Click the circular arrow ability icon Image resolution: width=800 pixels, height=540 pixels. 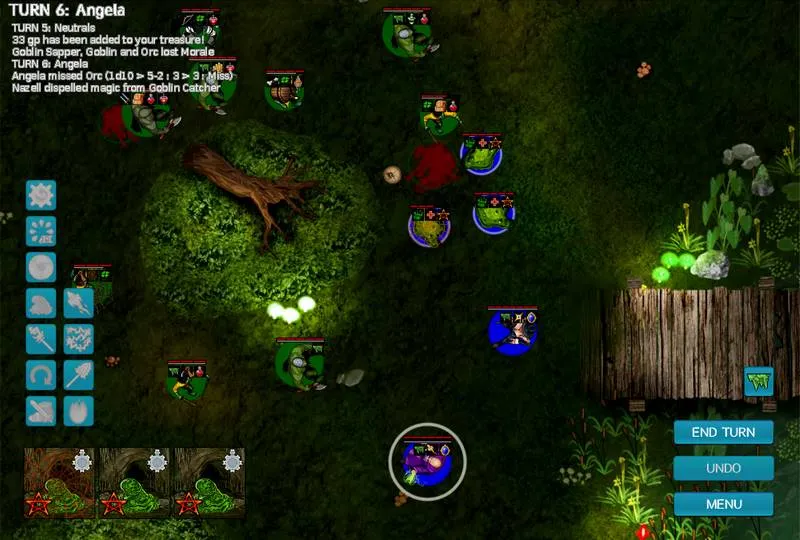pos(41,374)
